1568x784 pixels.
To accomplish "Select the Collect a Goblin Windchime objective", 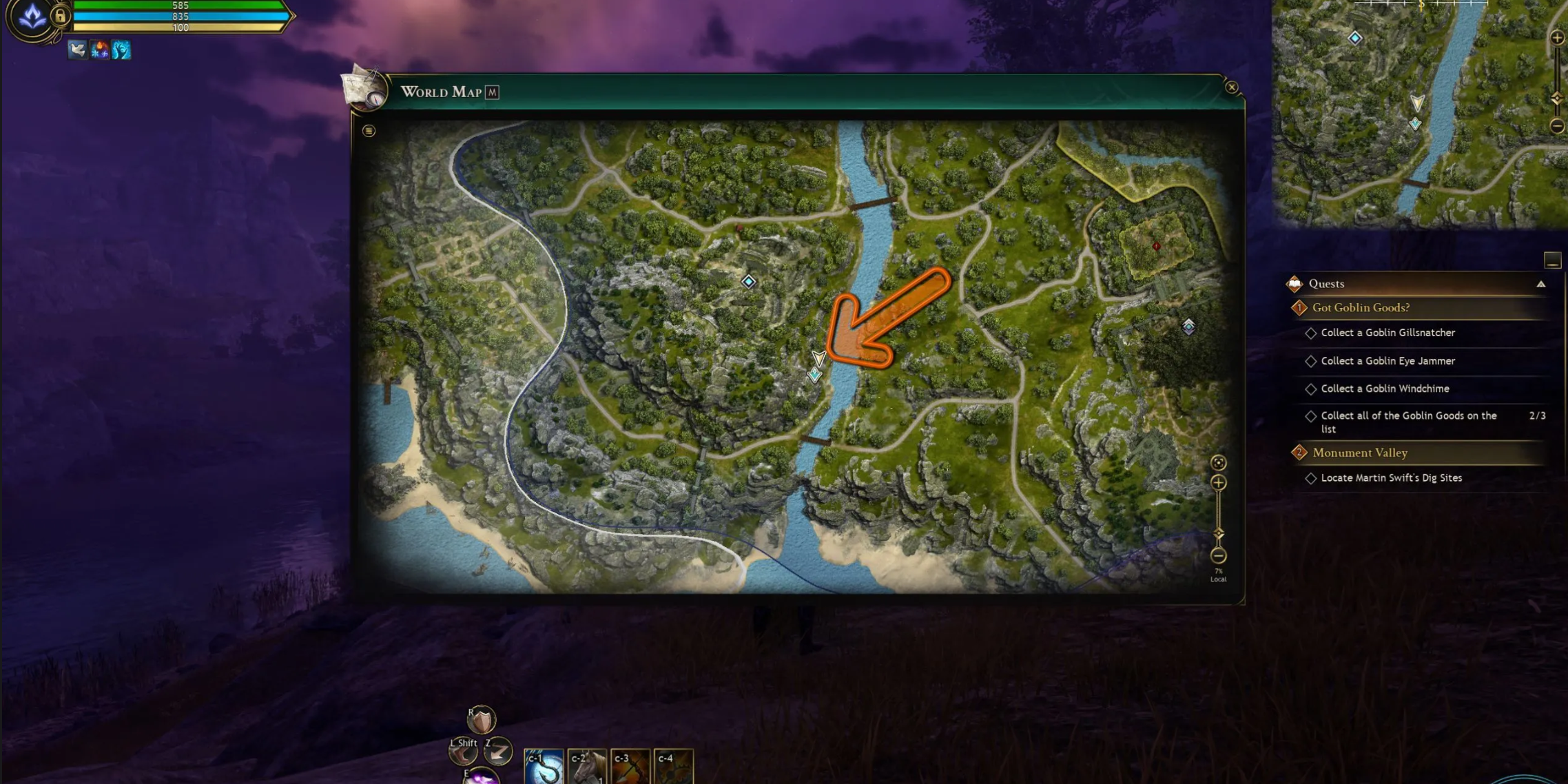I will 1385,389.
